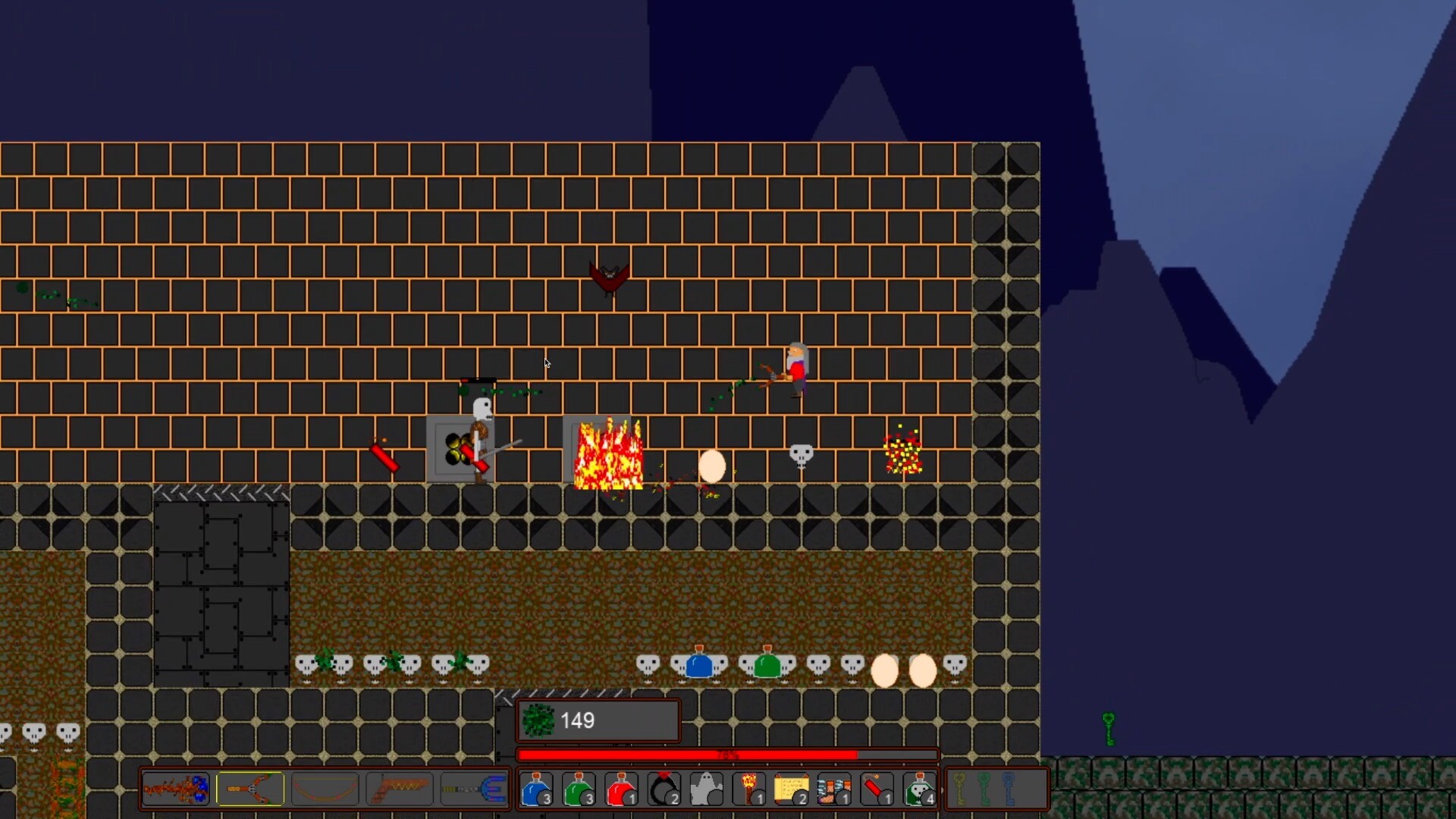The height and width of the screenshot is (819, 1456).
Task: Select the flamethrower weapon in the hotbar
Action: [x=175, y=789]
